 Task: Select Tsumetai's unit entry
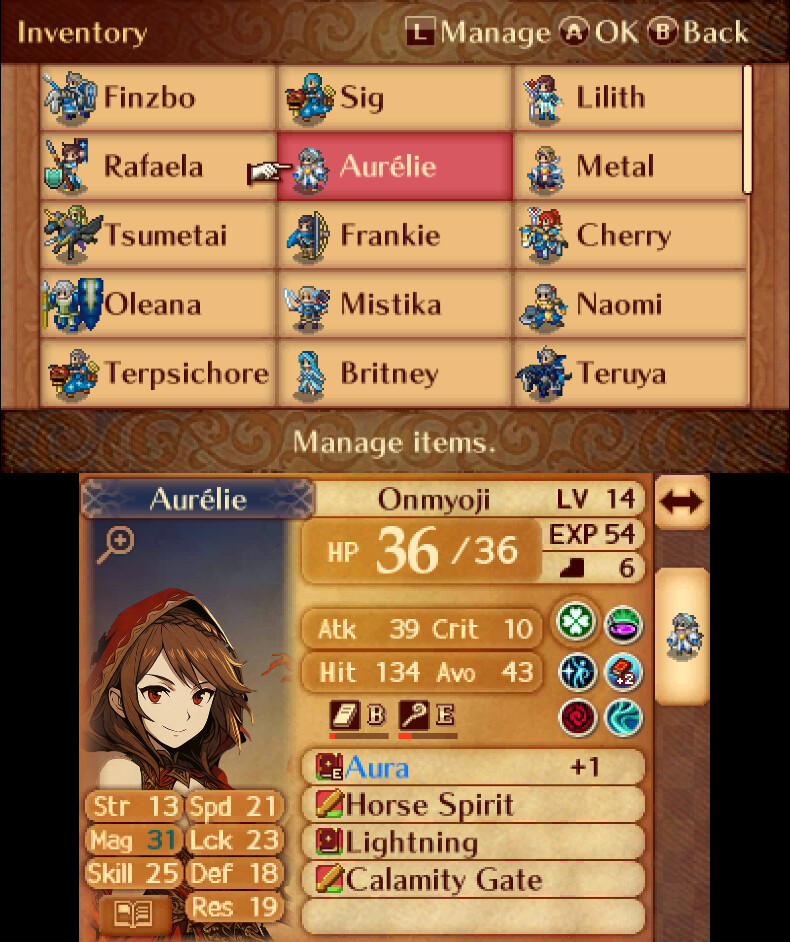(158, 236)
